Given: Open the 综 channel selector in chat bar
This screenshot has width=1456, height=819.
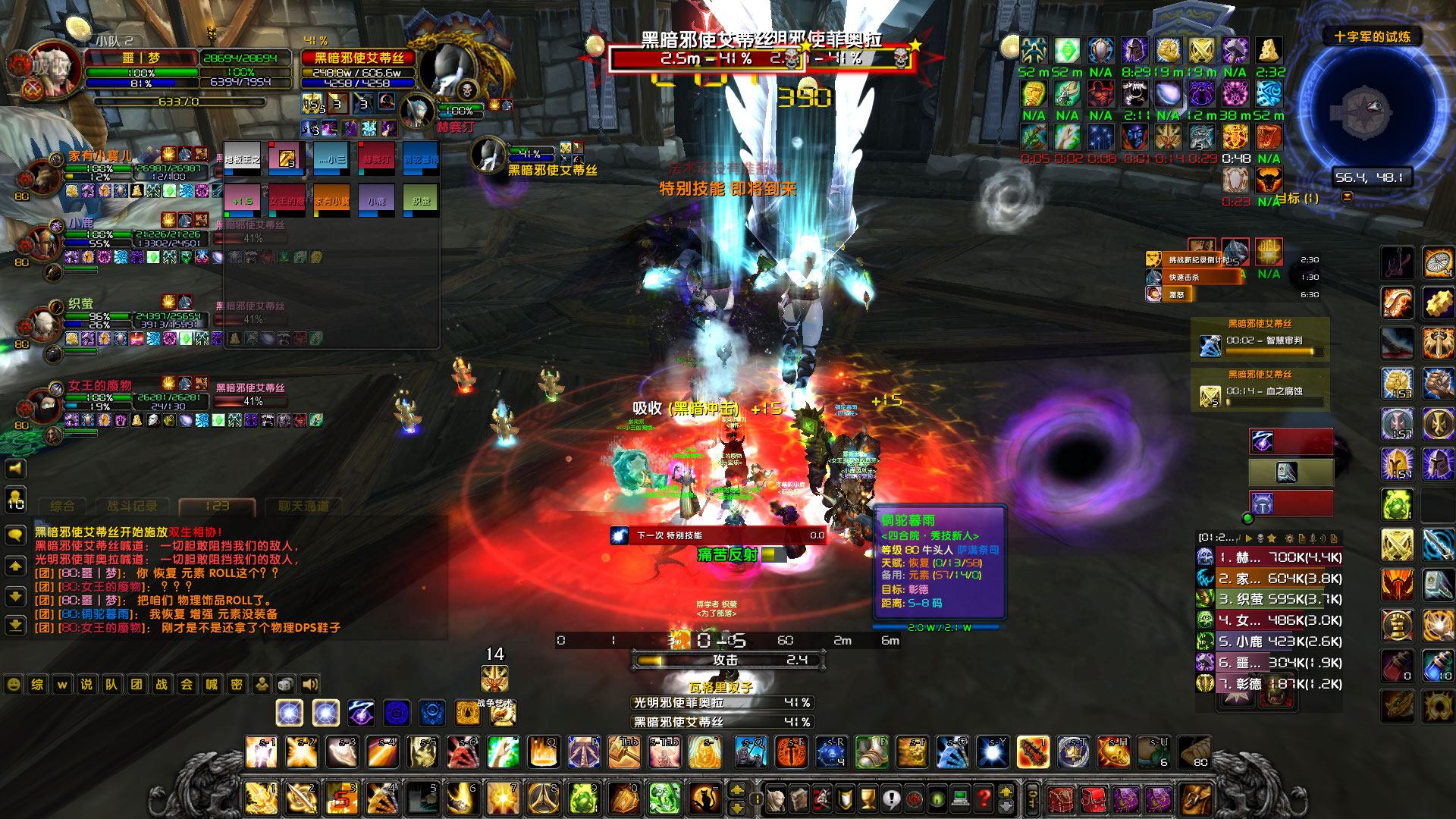Looking at the screenshot, I should pyautogui.click(x=37, y=684).
